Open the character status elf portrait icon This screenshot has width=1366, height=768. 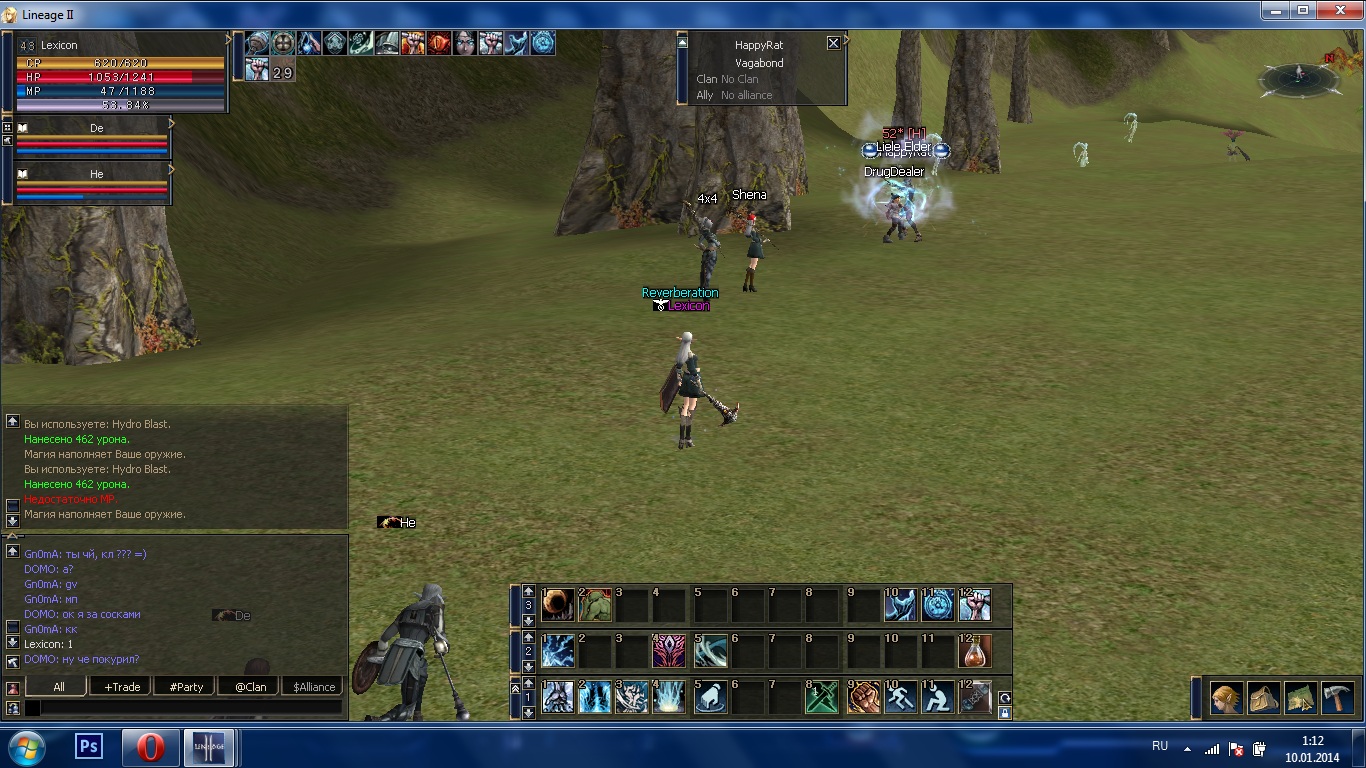[x=1227, y=697]
